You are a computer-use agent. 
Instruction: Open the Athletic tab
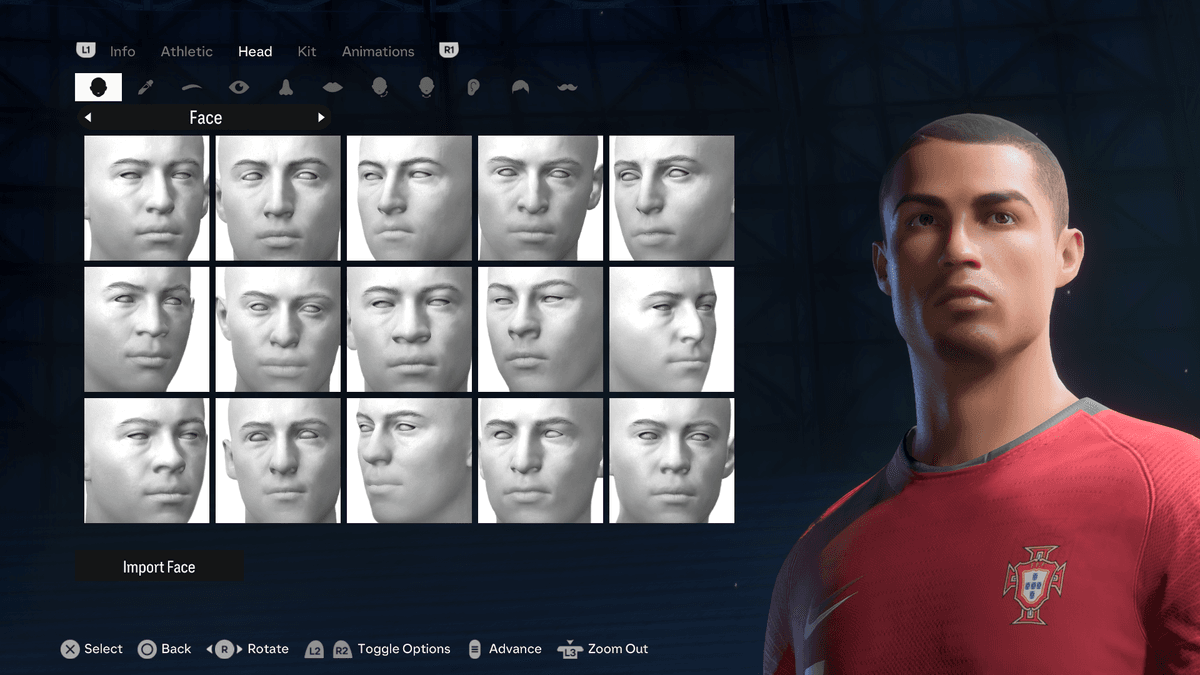click(x=187, y=51)
